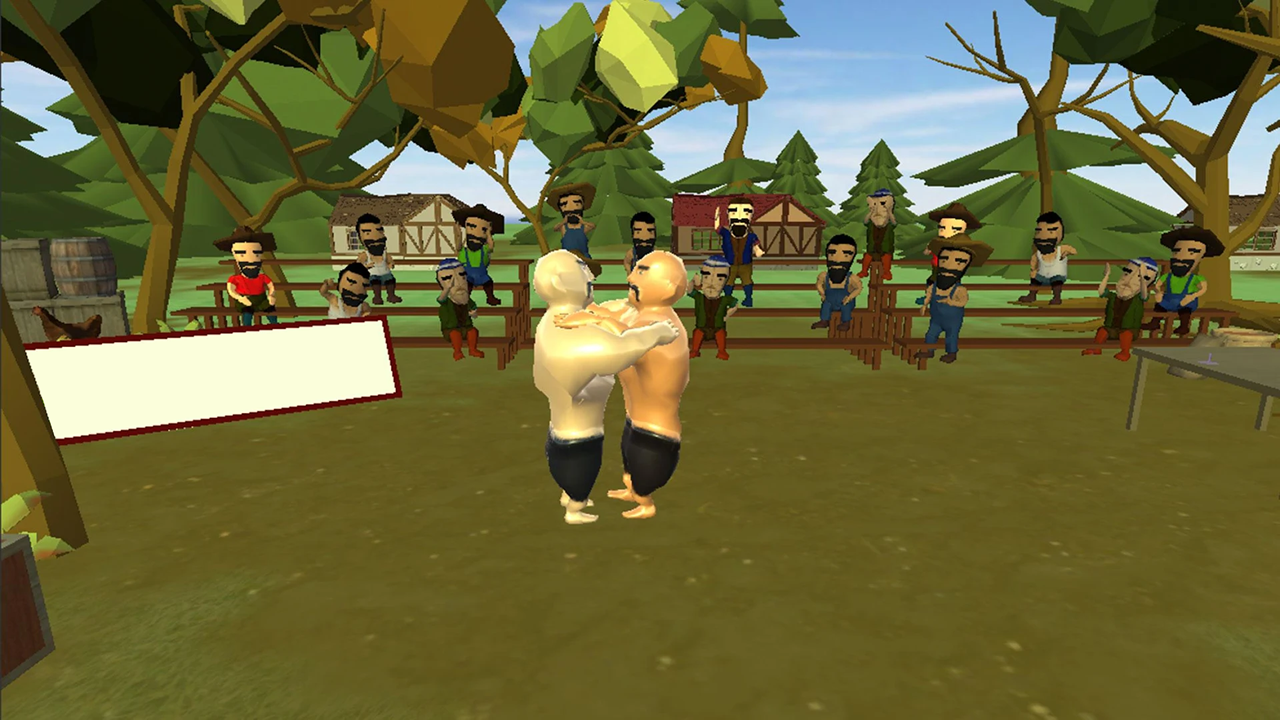Viewport: 1280px width, 720px height.
Task: Select the crate in the bottom-left corner
Action: pos(20,610)
